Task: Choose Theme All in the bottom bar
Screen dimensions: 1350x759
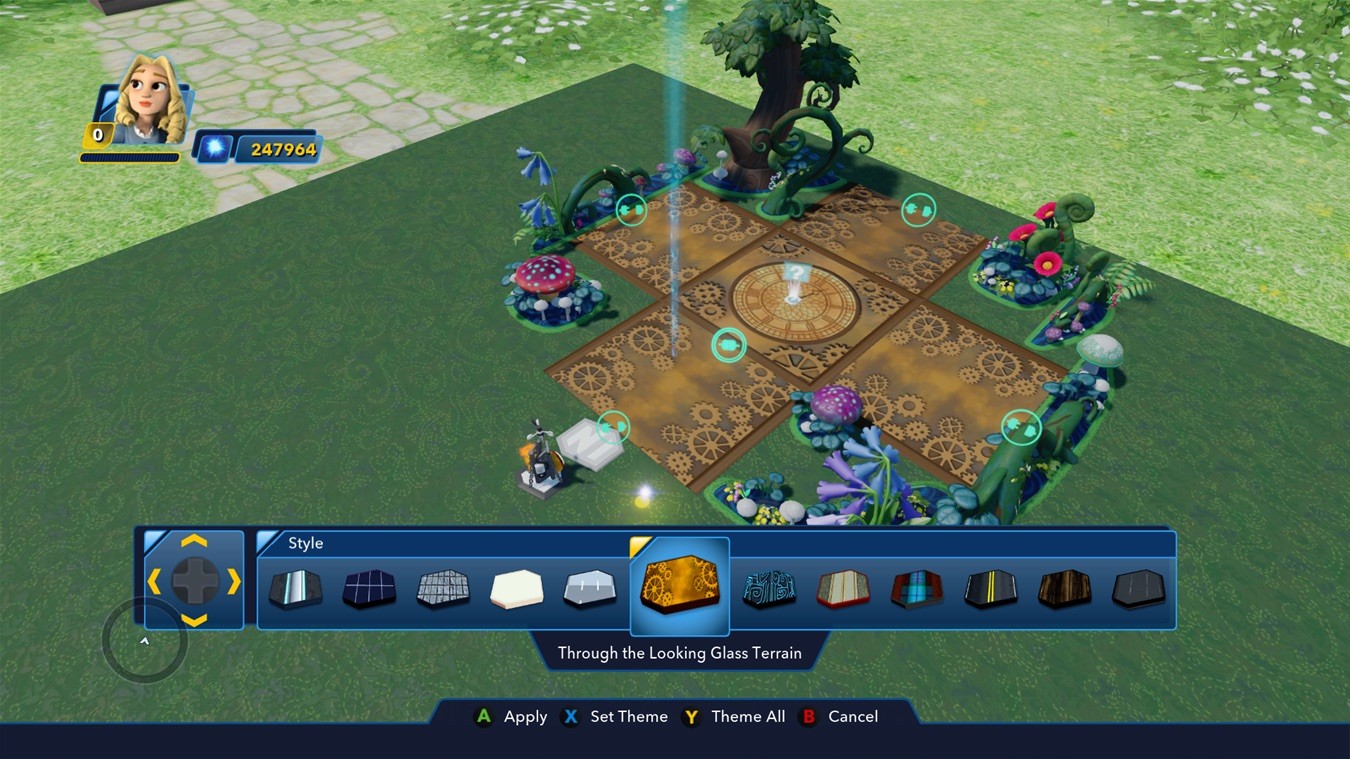Action: click(x=735, y=717)
